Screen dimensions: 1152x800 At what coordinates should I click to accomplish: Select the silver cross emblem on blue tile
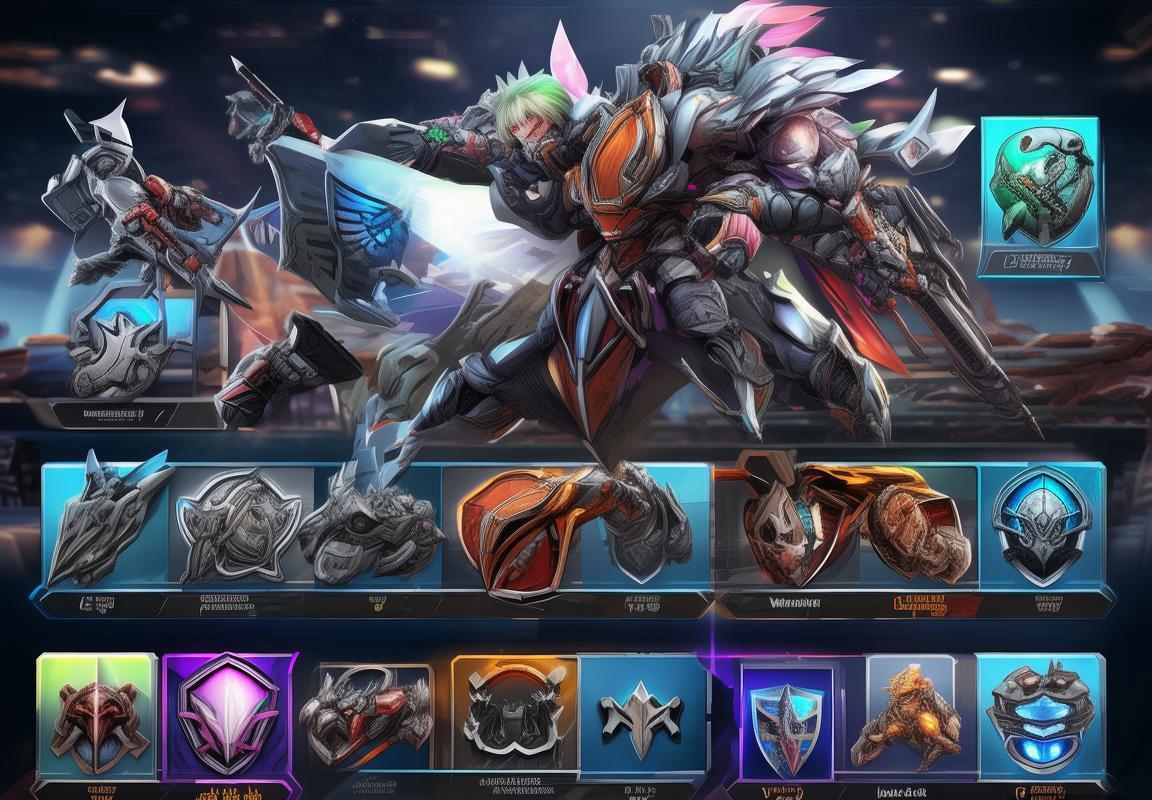click(641, 714)
